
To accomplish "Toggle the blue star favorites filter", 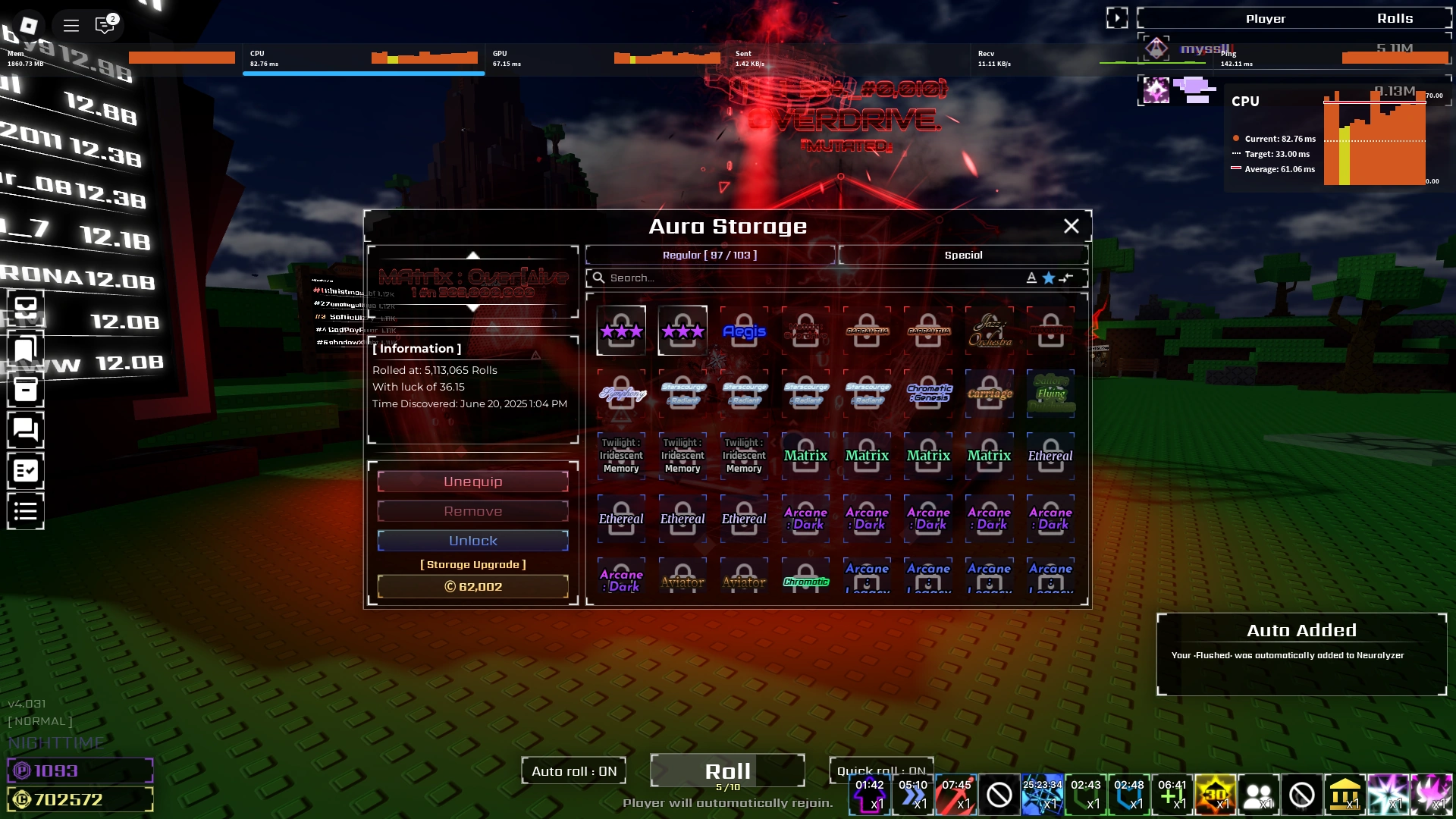I will tap(1048, 278).
